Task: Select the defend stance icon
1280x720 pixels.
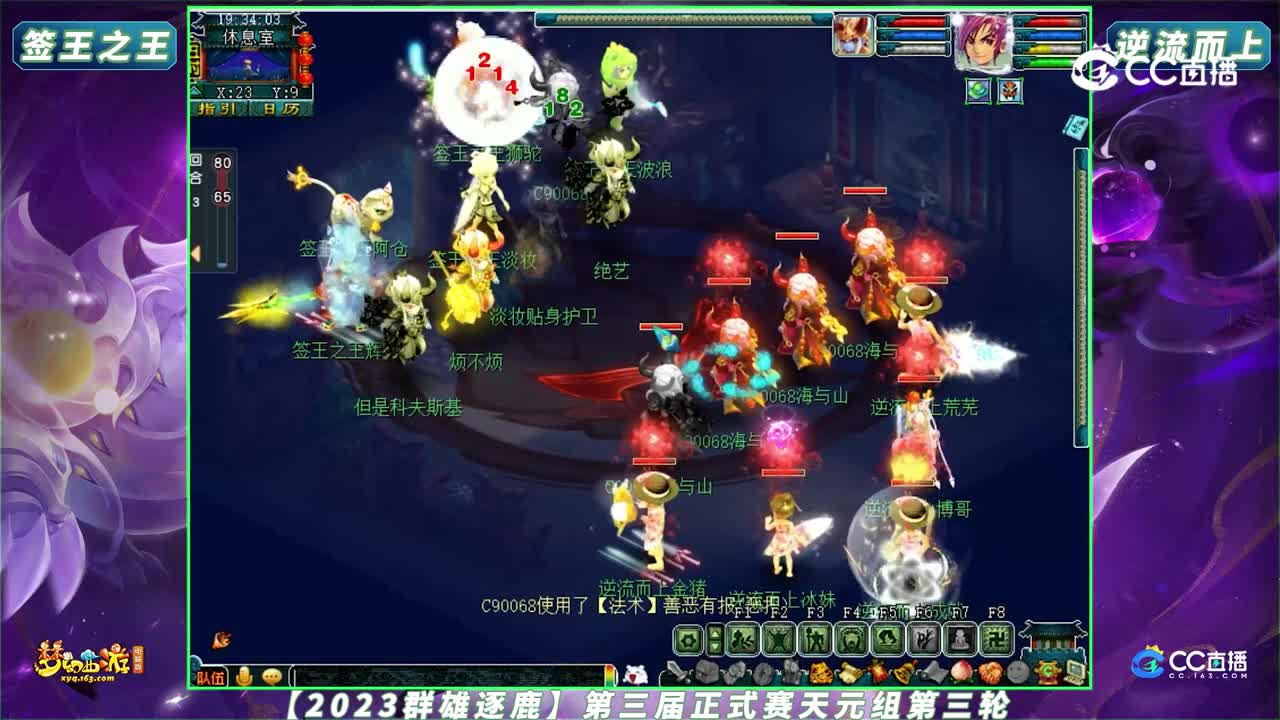Action: (781, 640)
